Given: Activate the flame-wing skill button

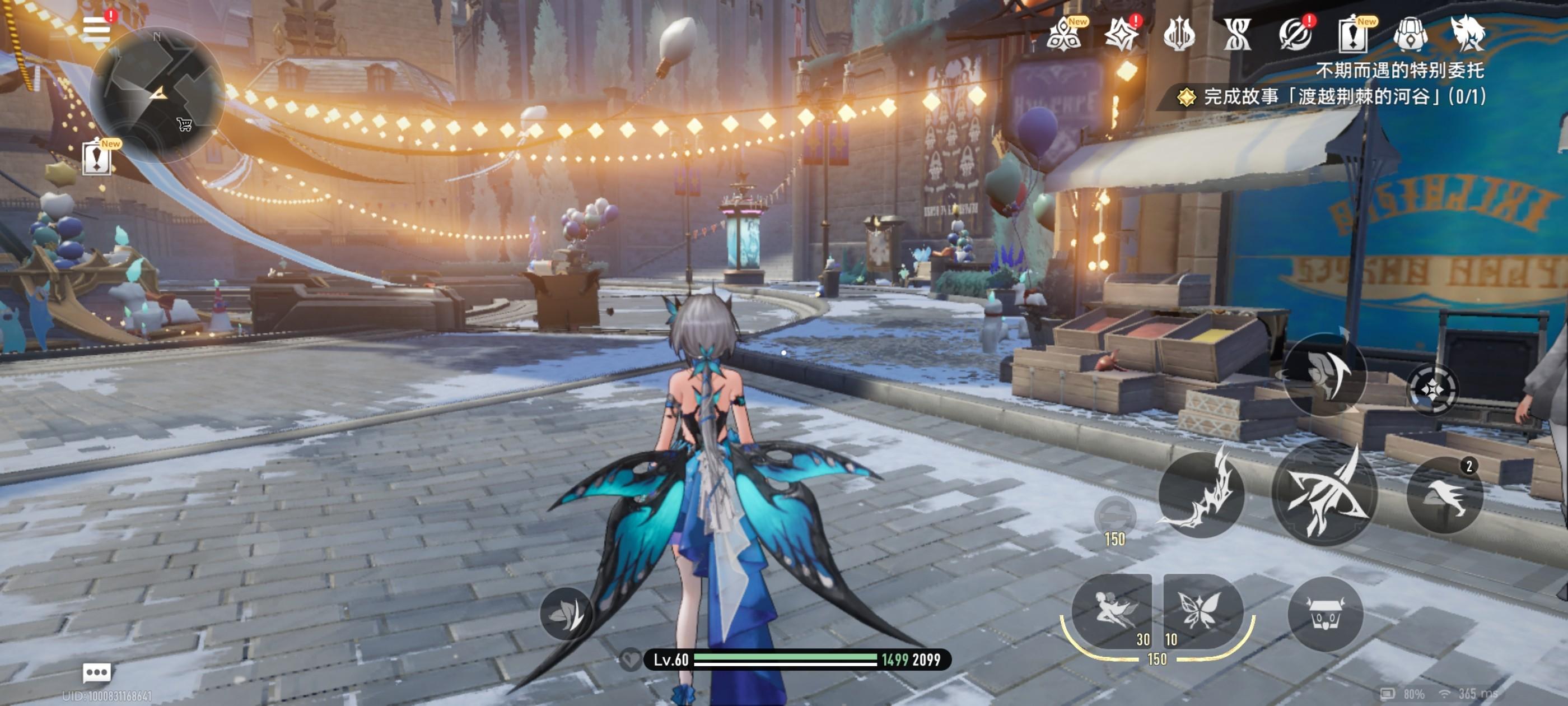Looking at the screenshot, I should pyautogui.click(x=1200, y=495).
